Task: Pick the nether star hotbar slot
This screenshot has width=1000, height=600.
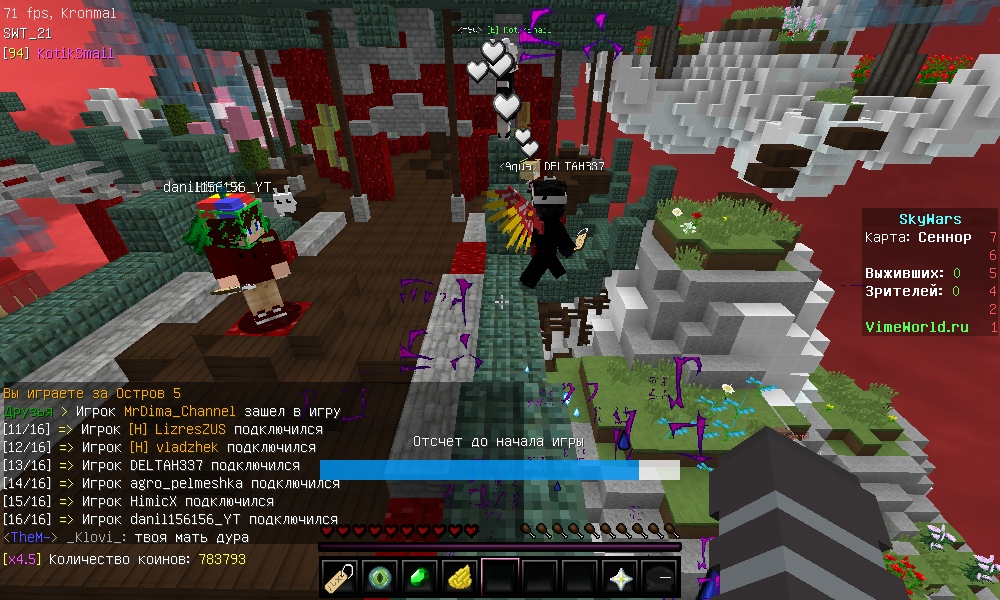Action: (620, 578)
